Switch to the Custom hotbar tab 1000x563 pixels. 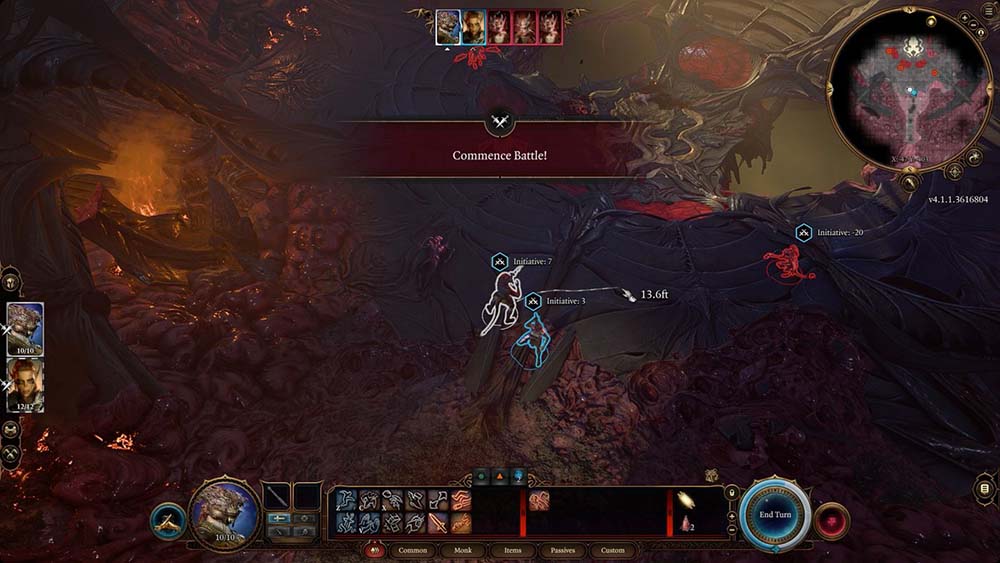pyautogui.click(x=612, y=550)
